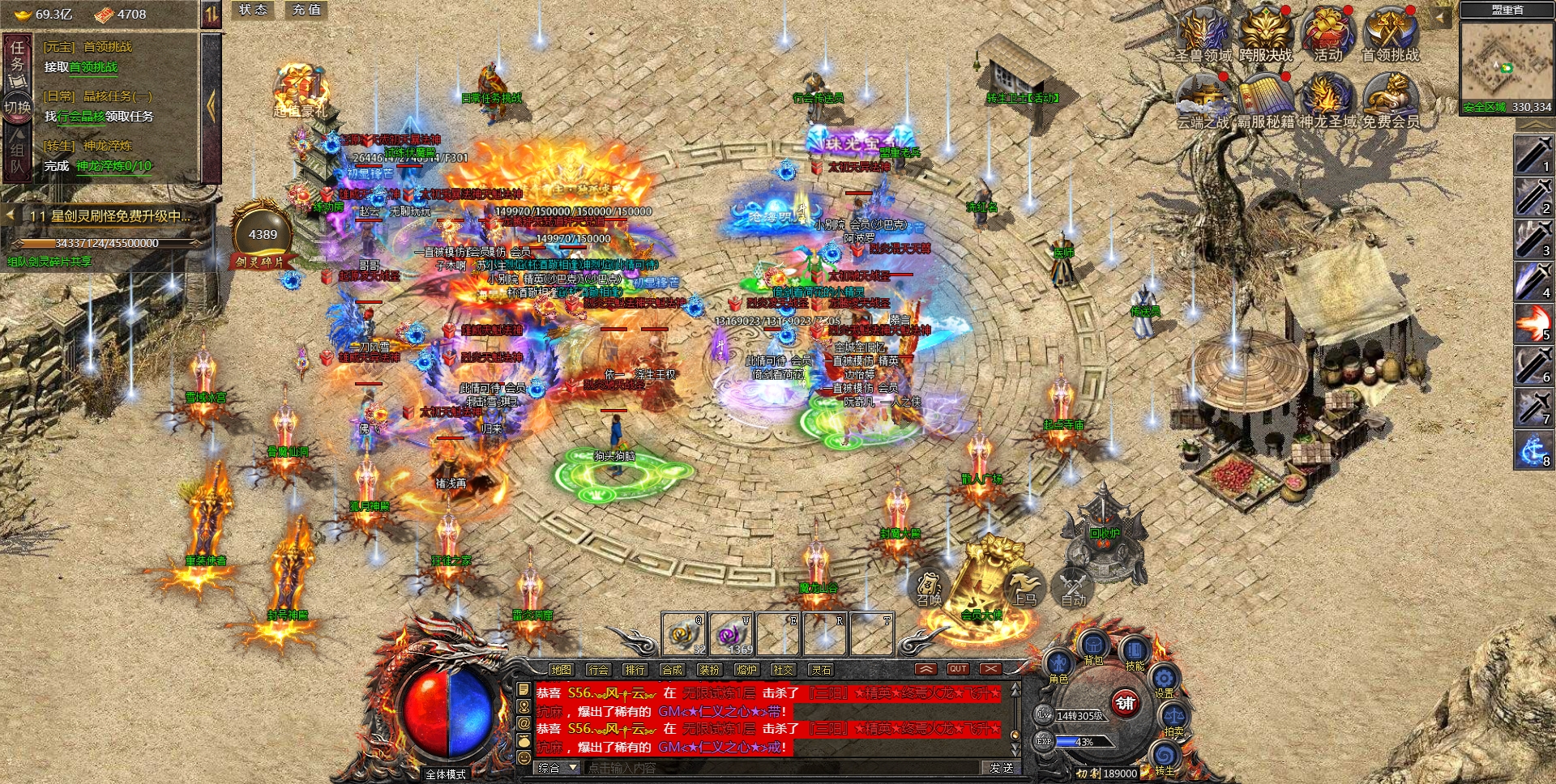
Task: Open the 活动 events gift icon
Action: click(x=1327, y=34)
